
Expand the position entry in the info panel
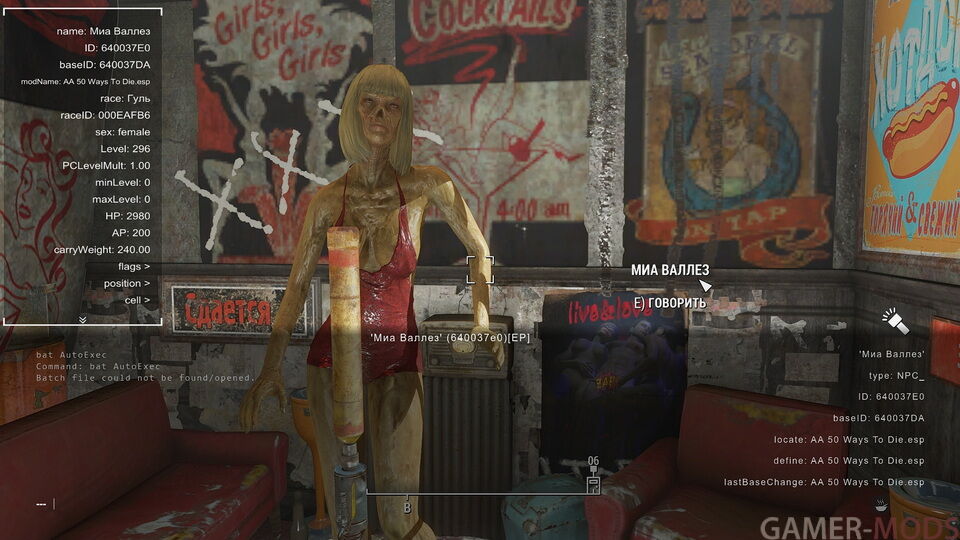pyautogui.click(x=127, y=283)
